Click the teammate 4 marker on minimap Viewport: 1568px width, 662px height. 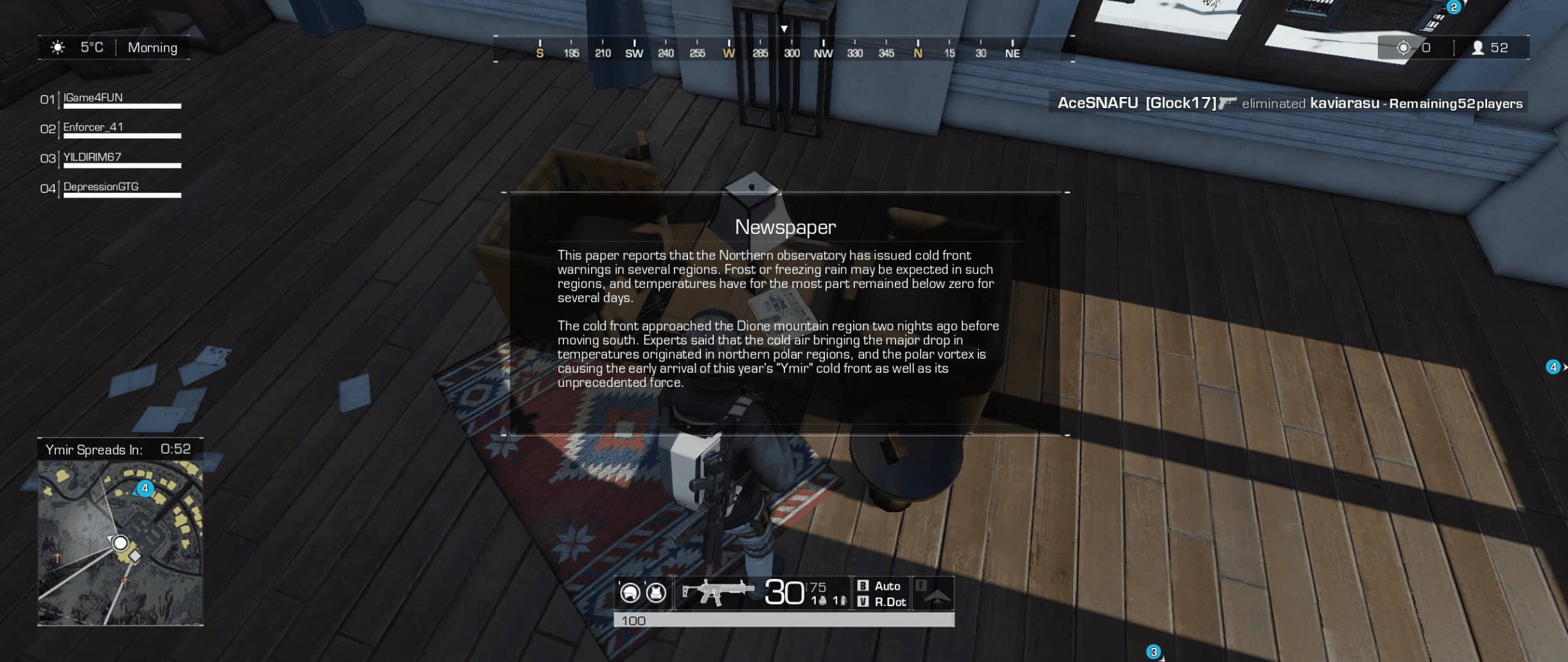click(x=145, y=488)
